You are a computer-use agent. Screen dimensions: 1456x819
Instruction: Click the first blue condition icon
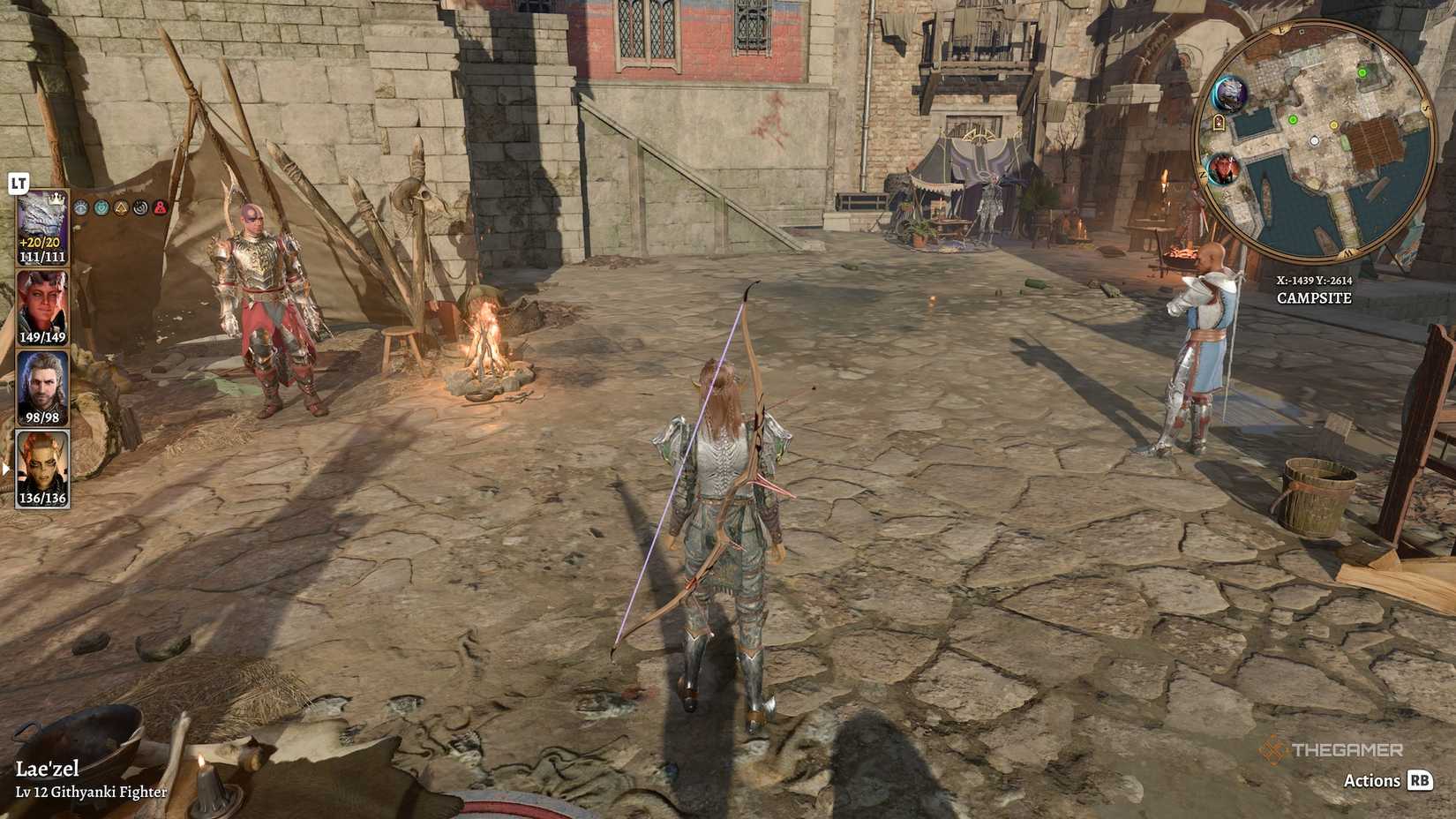79,206
